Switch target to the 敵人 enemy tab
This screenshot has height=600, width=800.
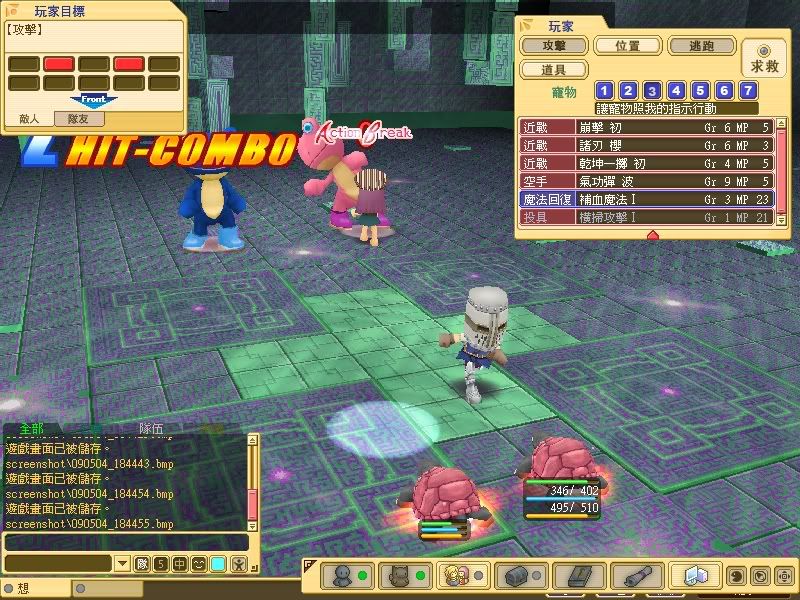(30, 118)
